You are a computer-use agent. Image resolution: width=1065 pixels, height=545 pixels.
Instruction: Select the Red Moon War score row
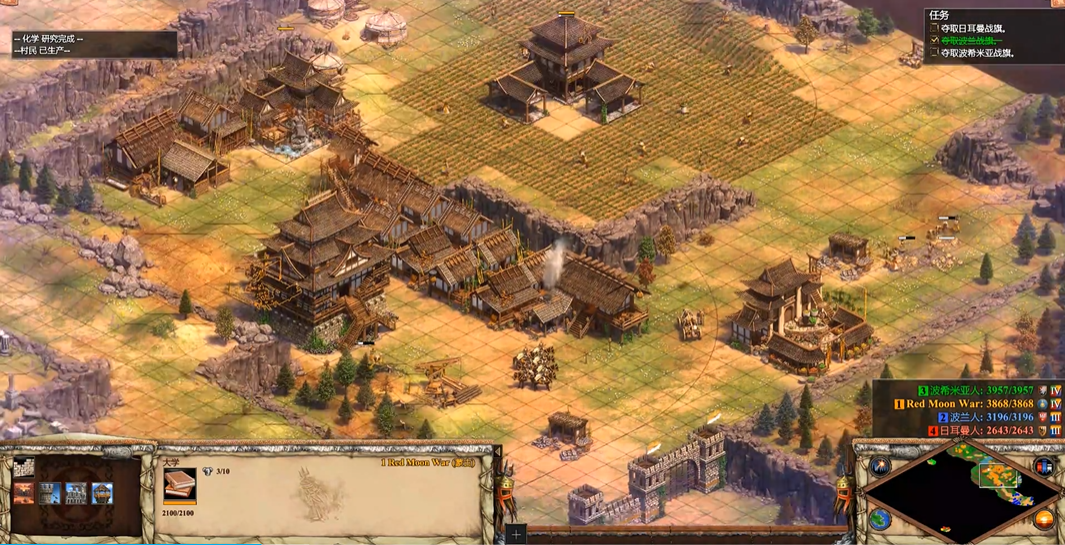click(x=969, y=404)
